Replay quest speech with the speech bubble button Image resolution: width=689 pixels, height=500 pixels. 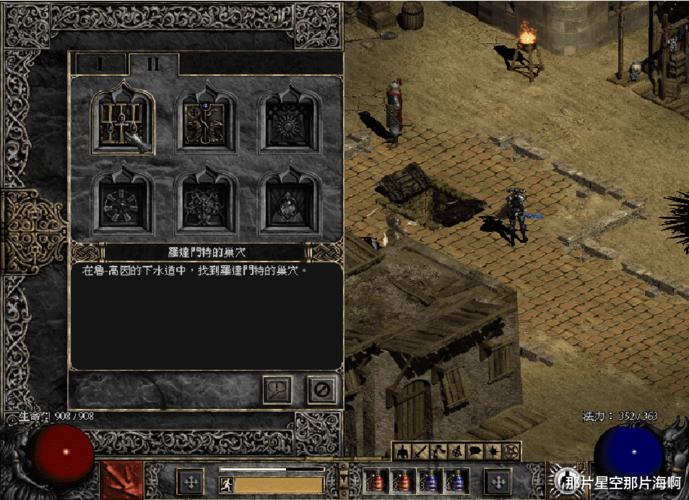click(x=277, y=388)
